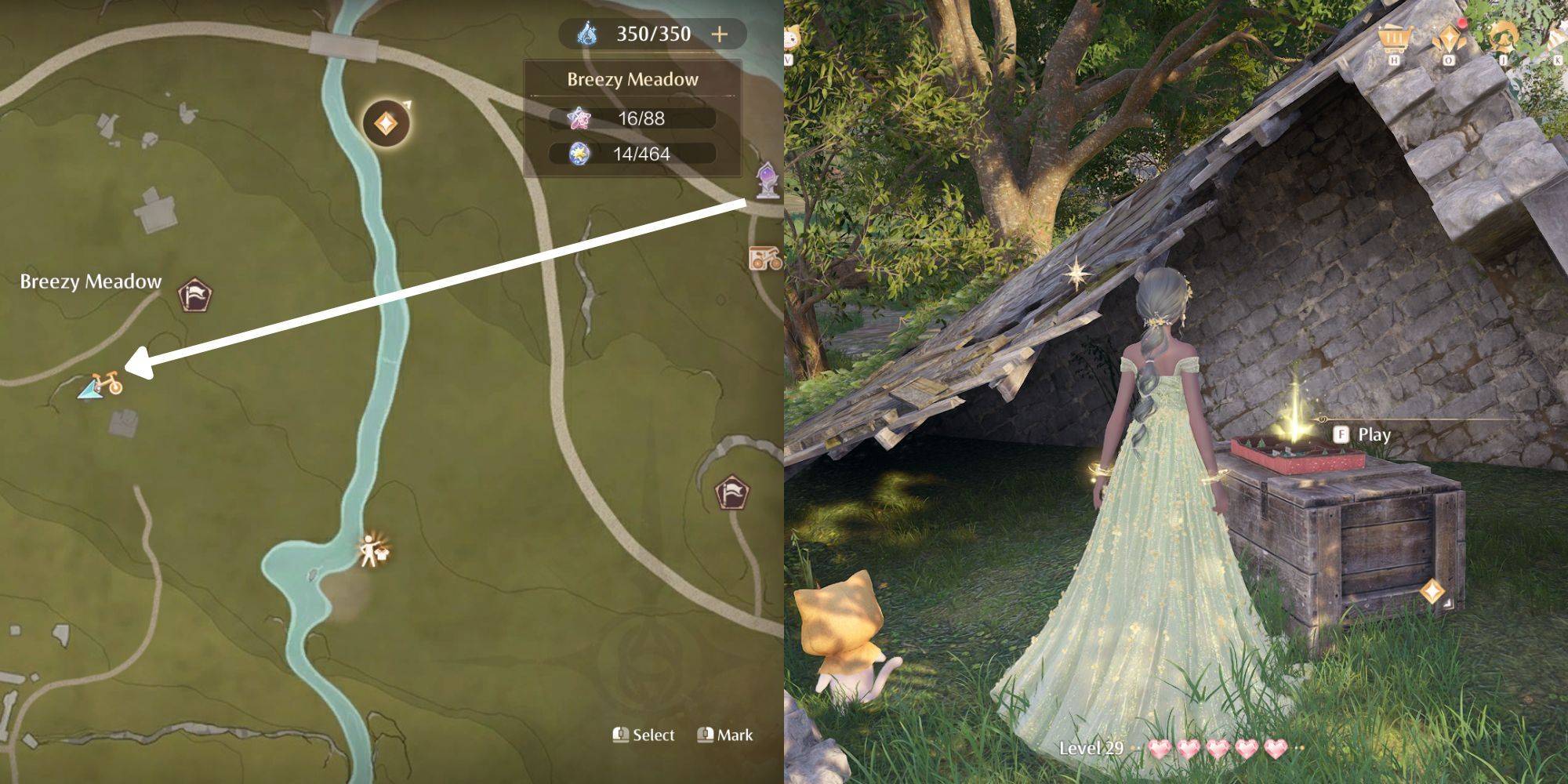Click the Breezy Meadow region info panel

[632, 118]
